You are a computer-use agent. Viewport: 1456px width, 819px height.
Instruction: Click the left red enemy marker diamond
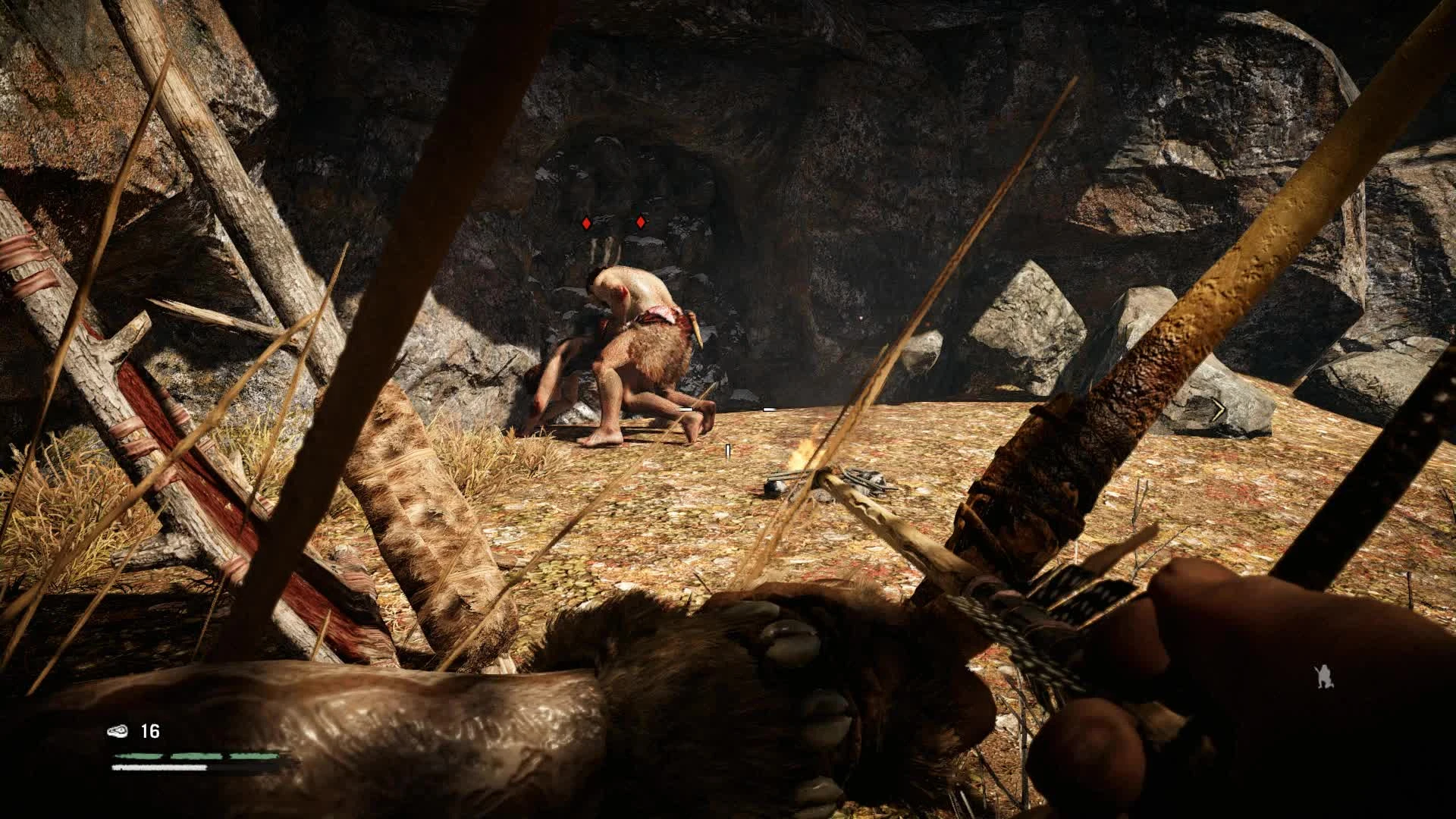coord(586,222)
